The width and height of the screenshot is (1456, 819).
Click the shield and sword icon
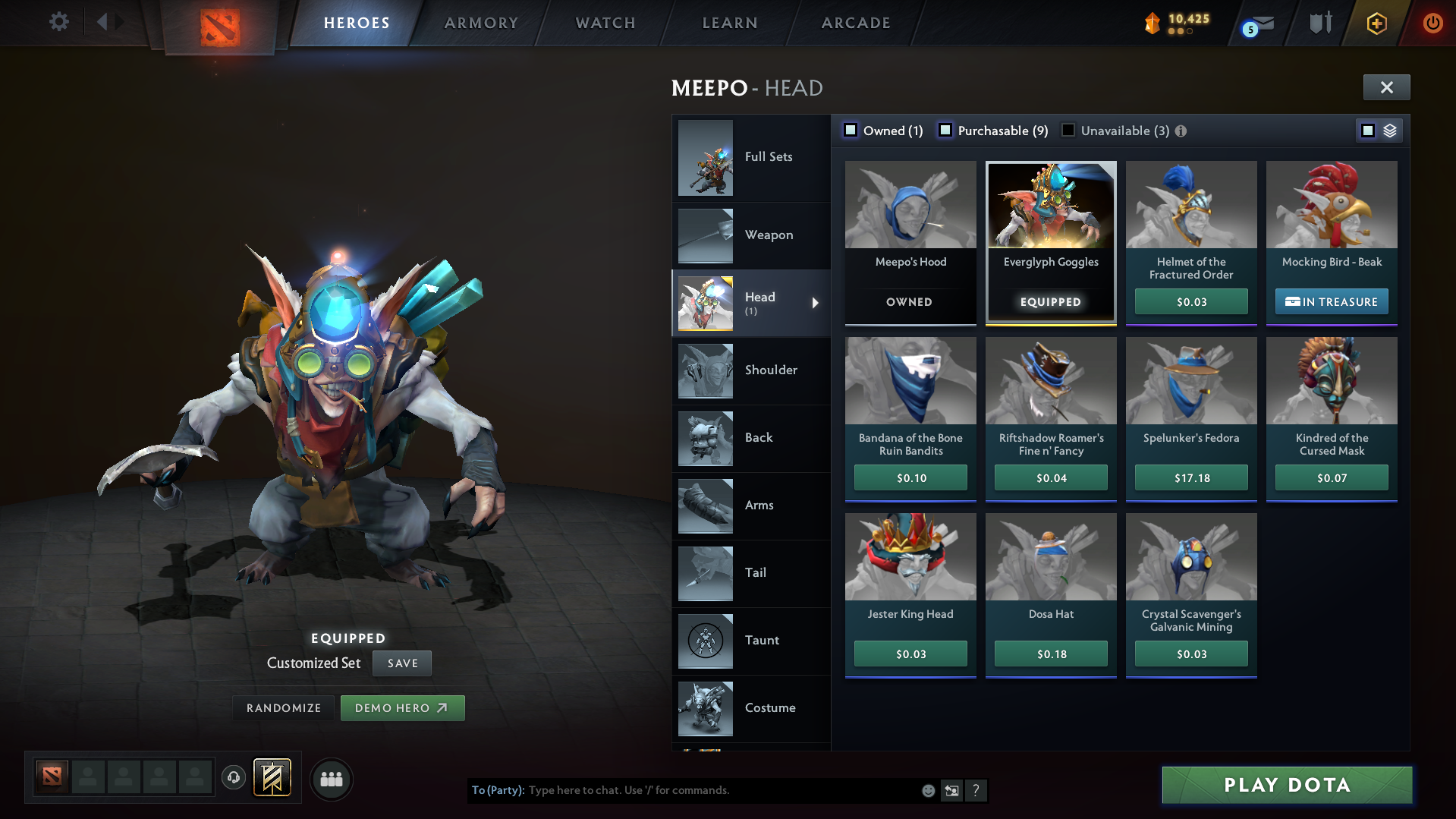tap(1319, 23)
